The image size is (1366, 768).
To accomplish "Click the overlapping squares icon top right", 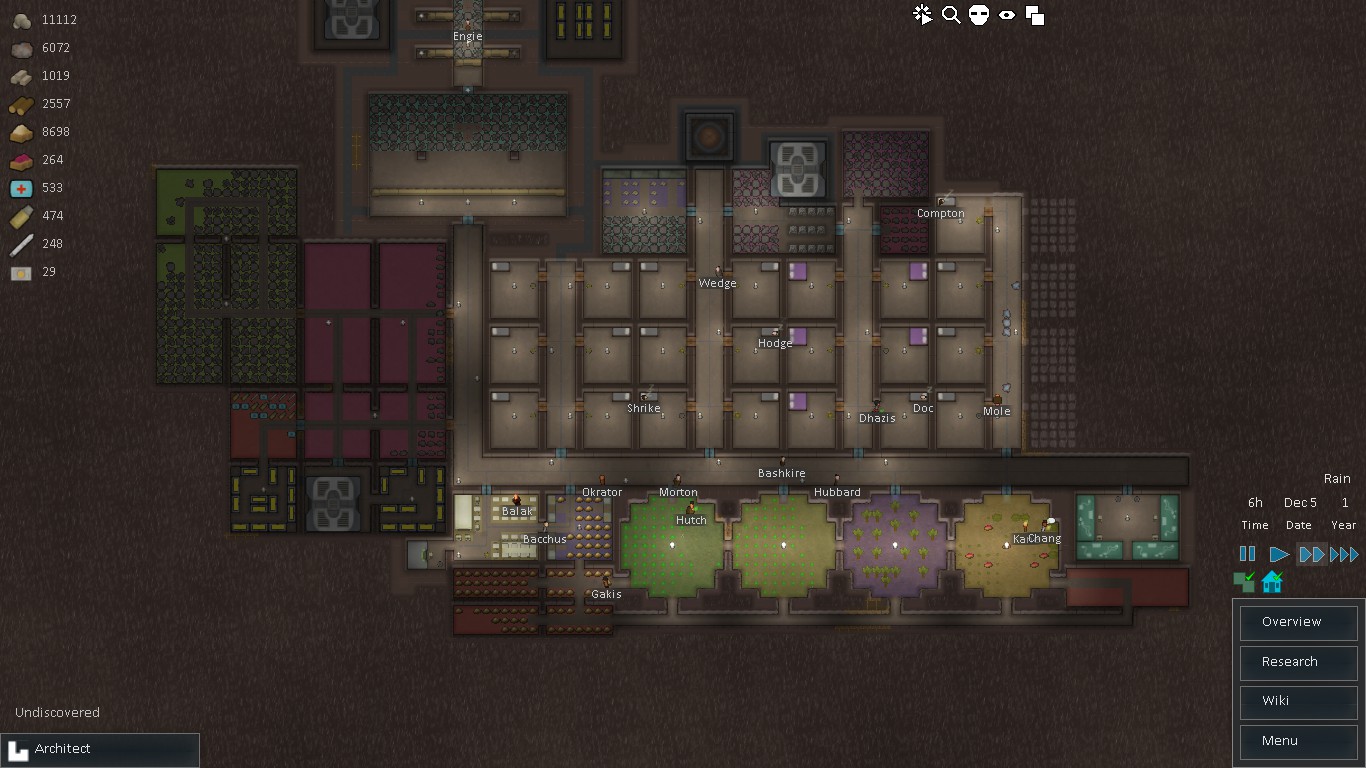I will click(x=1035, y=15).
